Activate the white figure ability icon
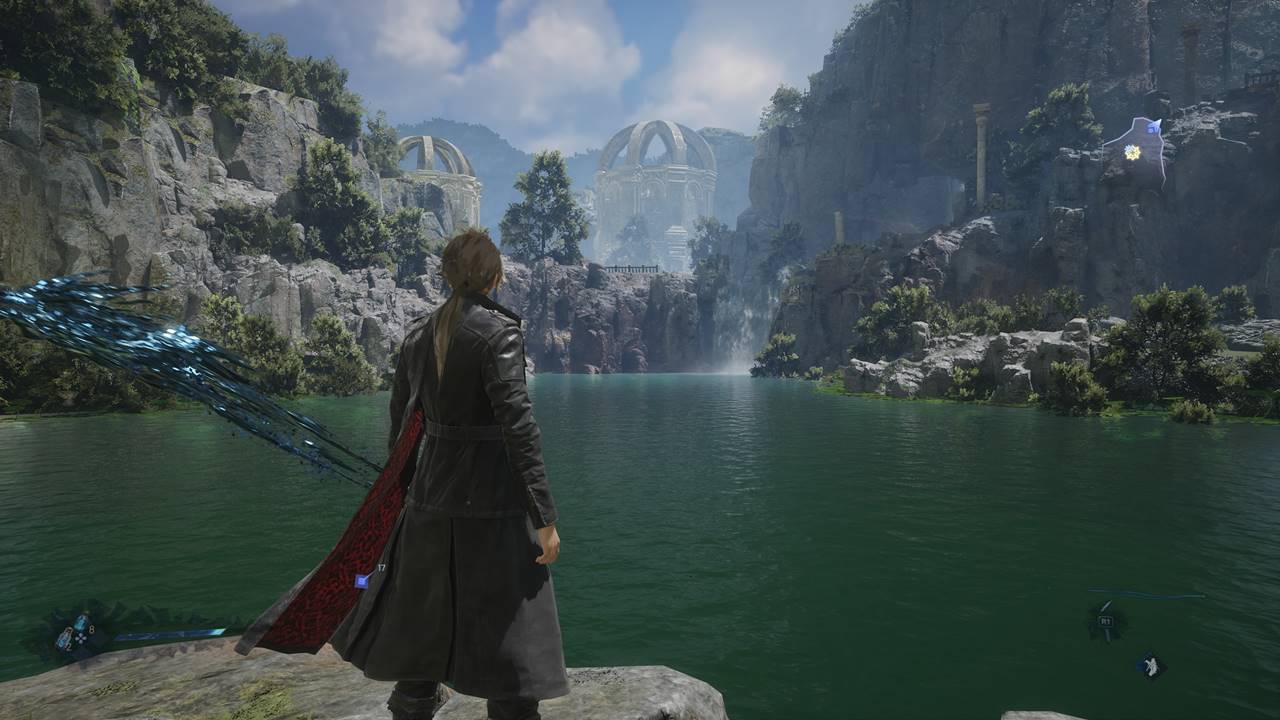 (x=1151, y=666)
